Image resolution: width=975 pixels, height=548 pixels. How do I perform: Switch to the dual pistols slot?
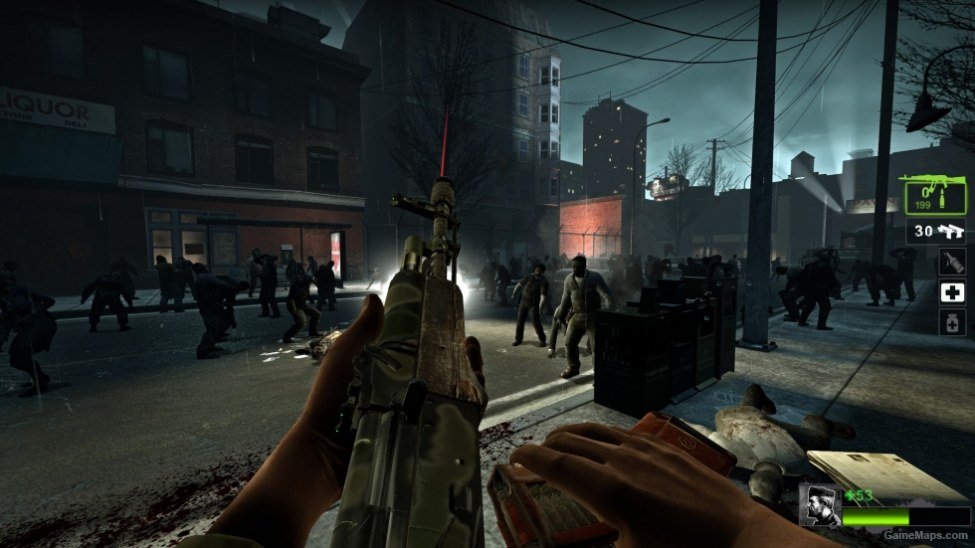937,231
